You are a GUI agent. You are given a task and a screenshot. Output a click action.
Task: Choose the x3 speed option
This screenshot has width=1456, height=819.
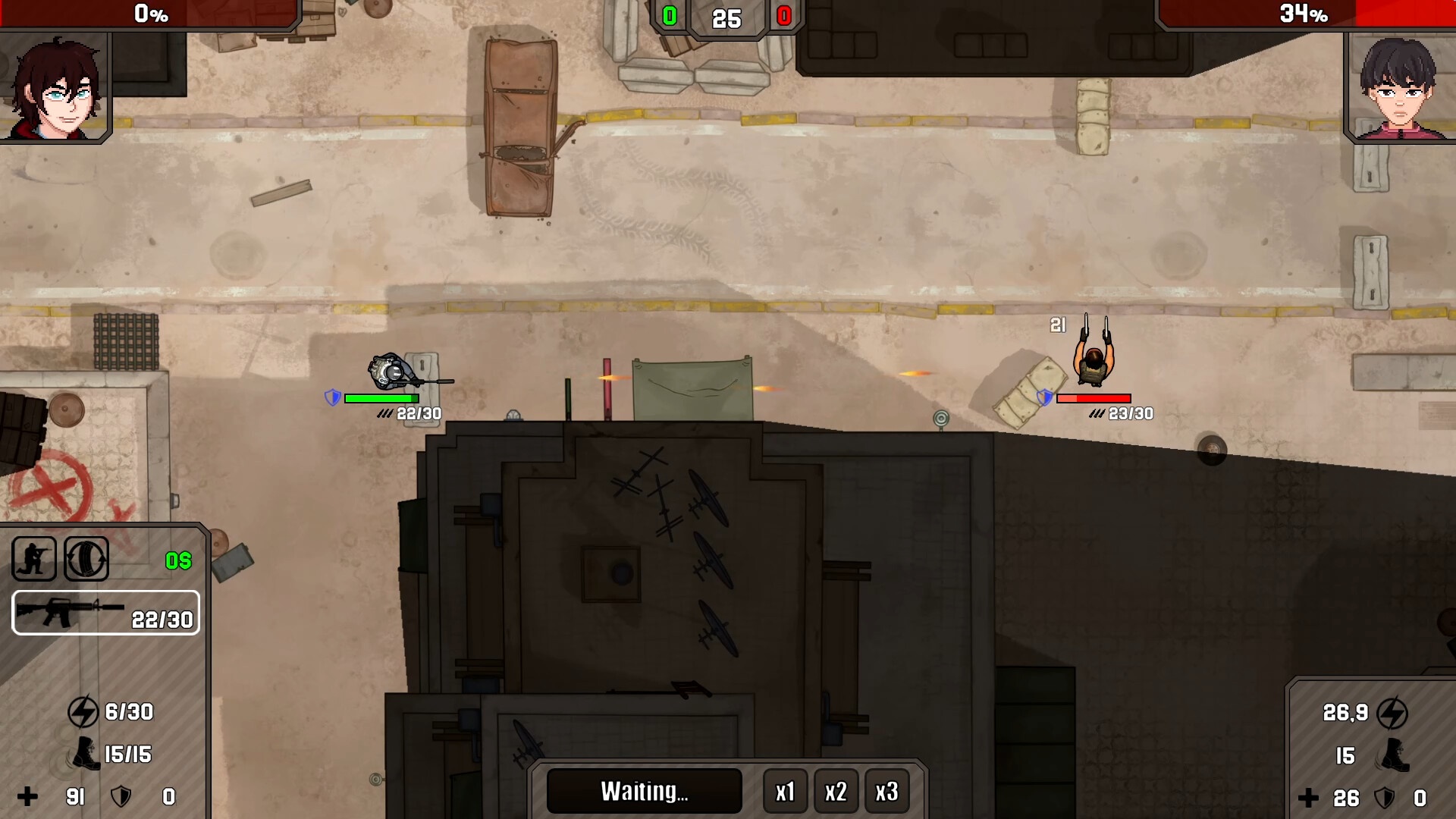886,792
